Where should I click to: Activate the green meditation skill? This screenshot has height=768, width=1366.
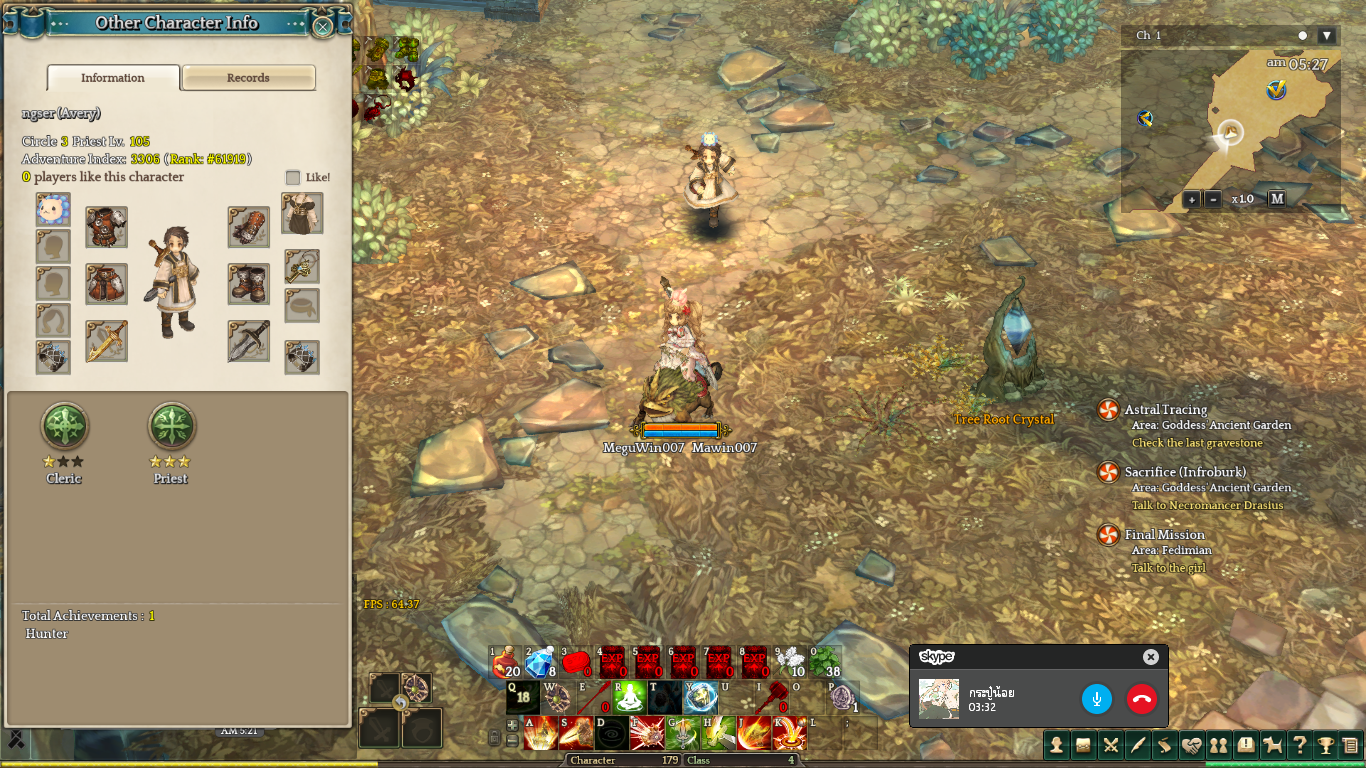(630, 697)
